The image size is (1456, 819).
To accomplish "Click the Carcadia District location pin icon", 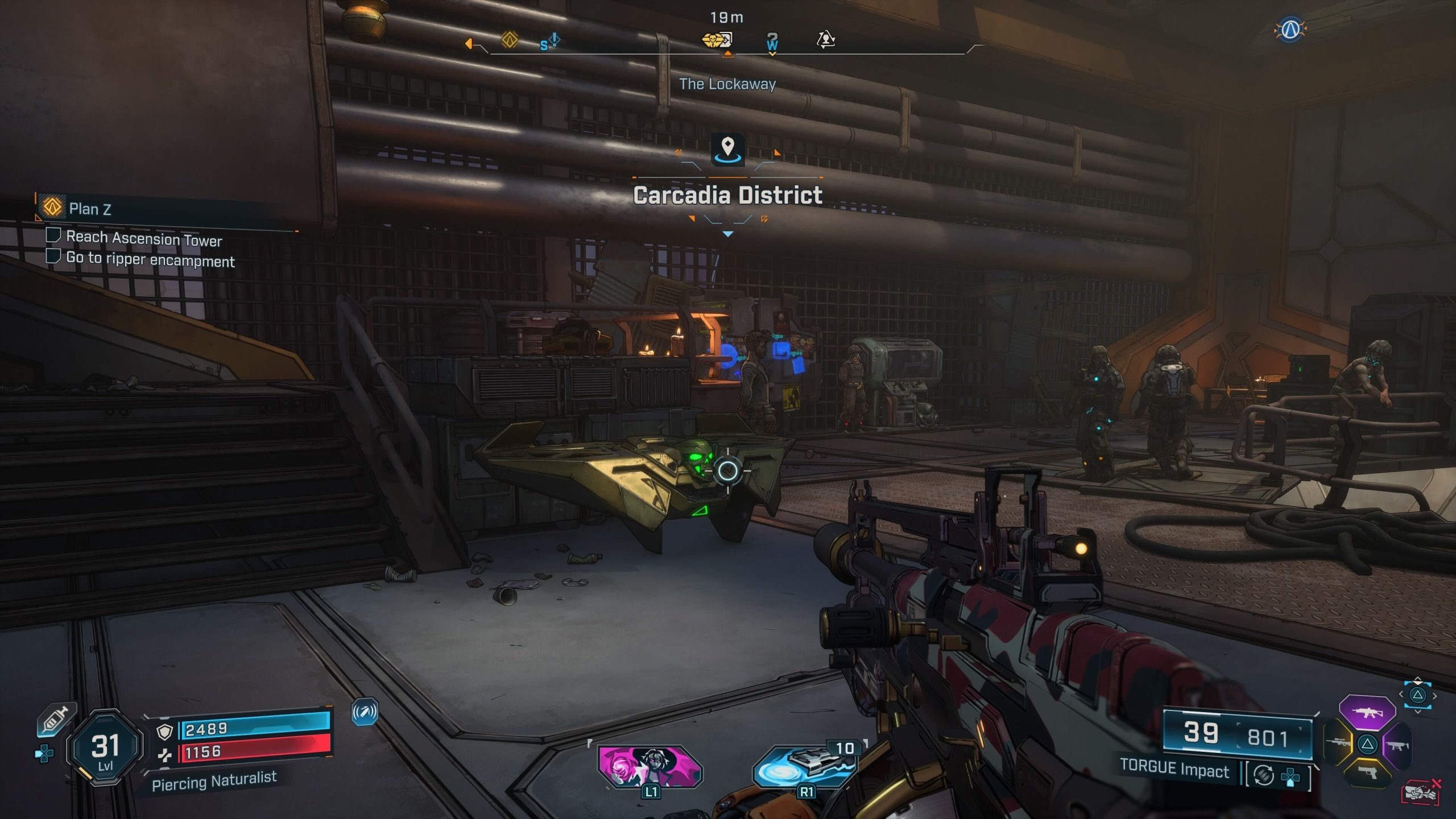I will pos(727,148).
